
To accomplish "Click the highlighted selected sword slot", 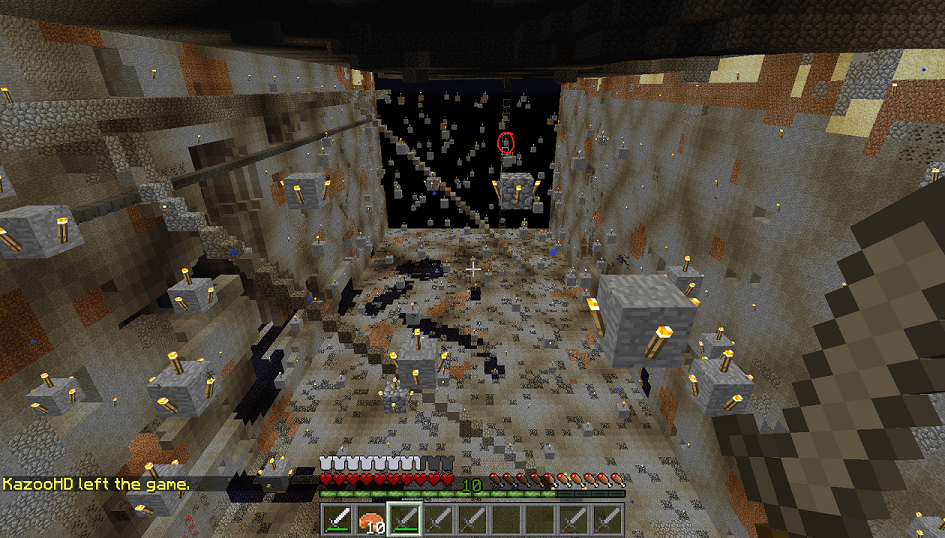I will point(404,519).
